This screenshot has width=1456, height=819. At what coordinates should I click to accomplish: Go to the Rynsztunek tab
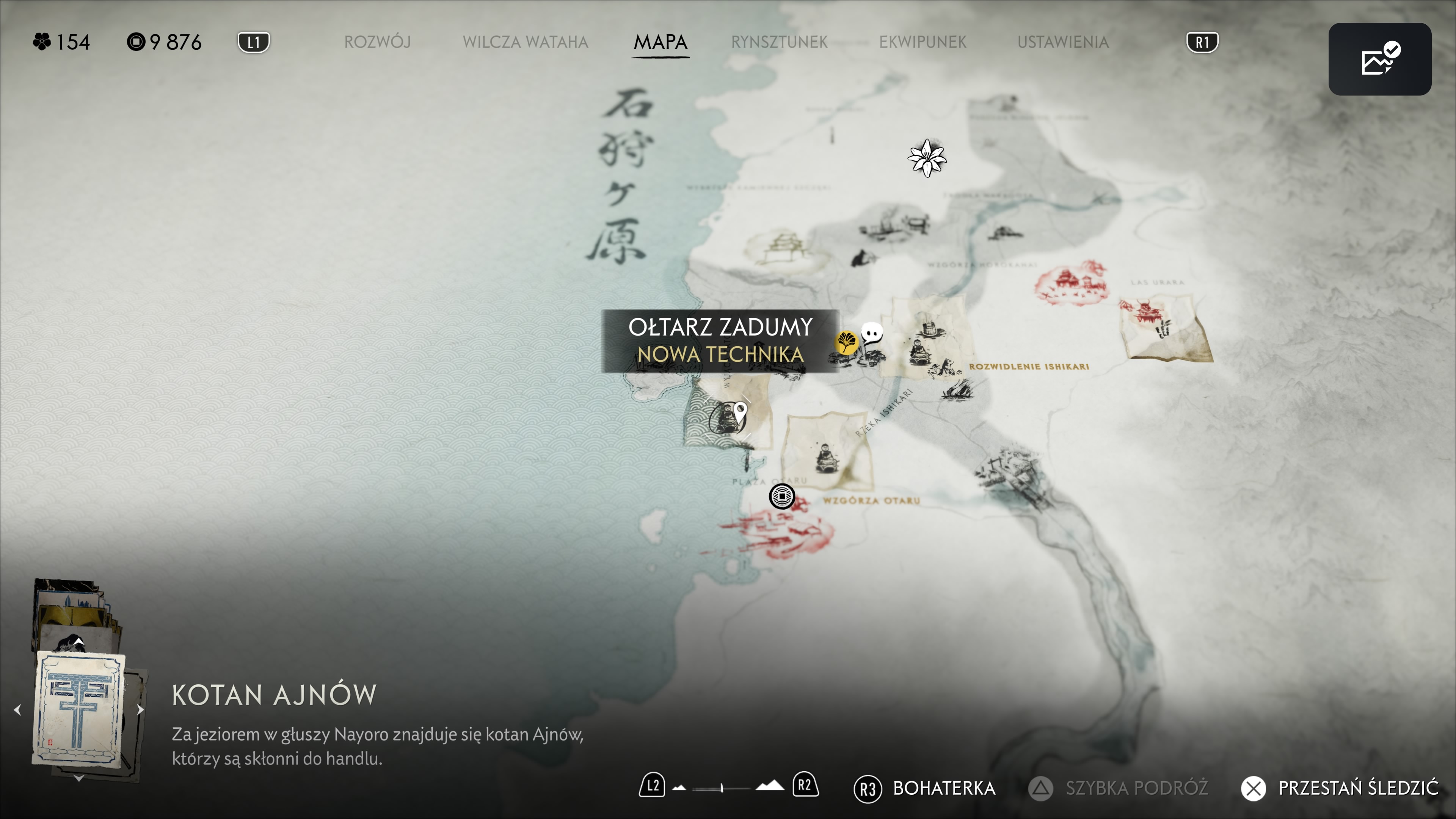779,42
